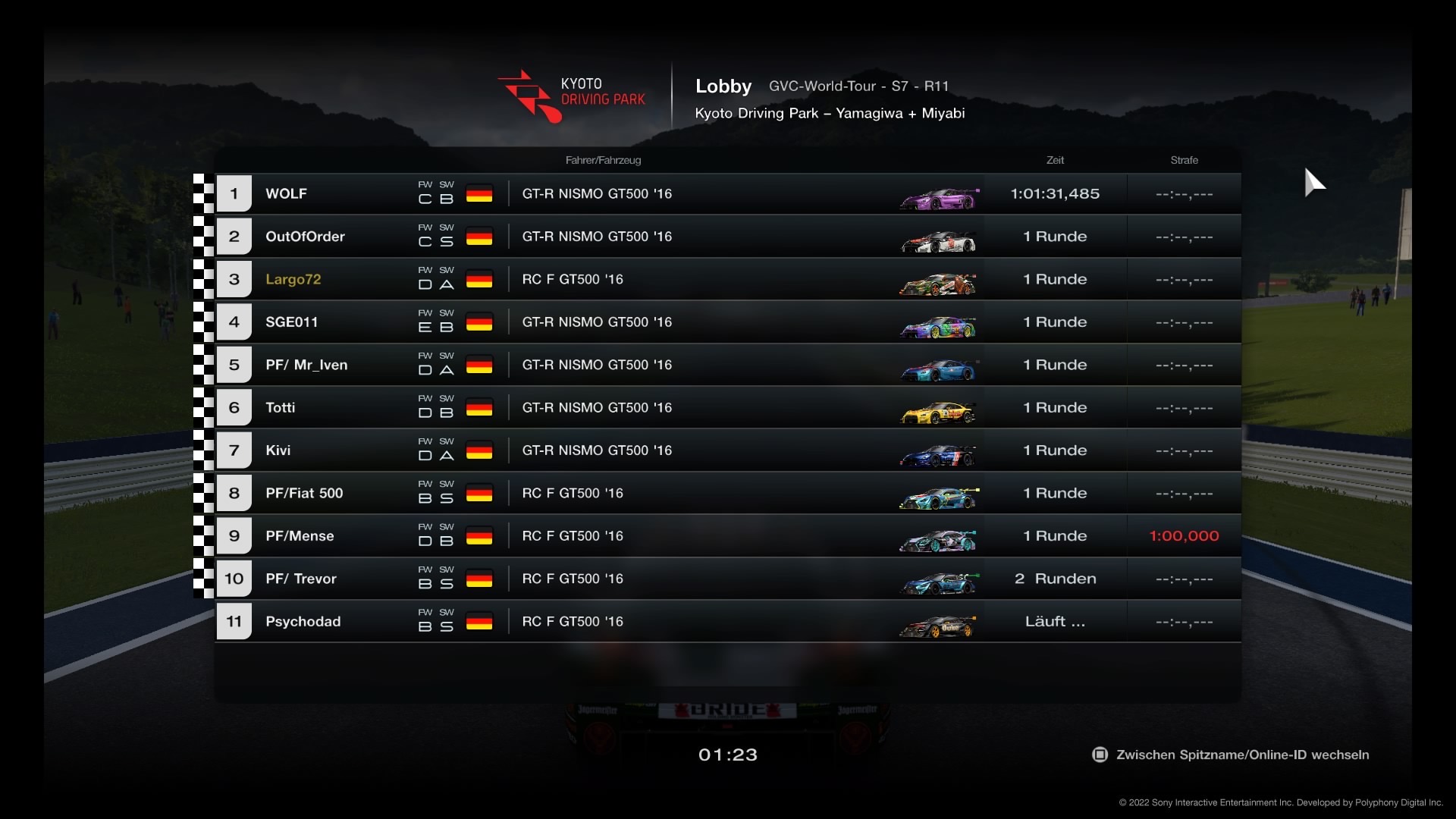This screenshot has width=1456, height=819.
Task: Select PF/ Trevor's result row
Action: pyautogui.click(x=728, y=579)
